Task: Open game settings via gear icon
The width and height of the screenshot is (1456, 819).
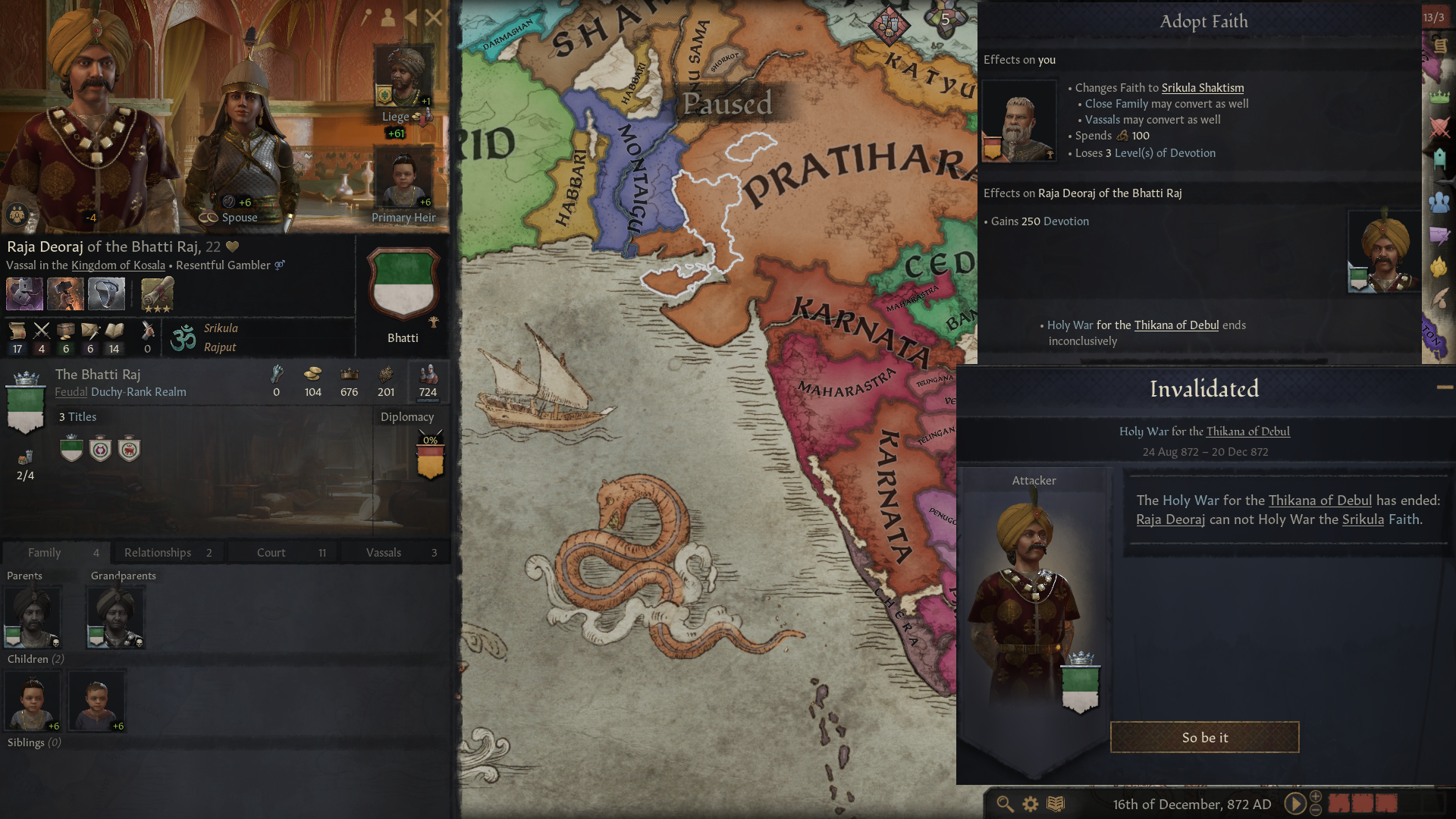Action: [1030, 804]
